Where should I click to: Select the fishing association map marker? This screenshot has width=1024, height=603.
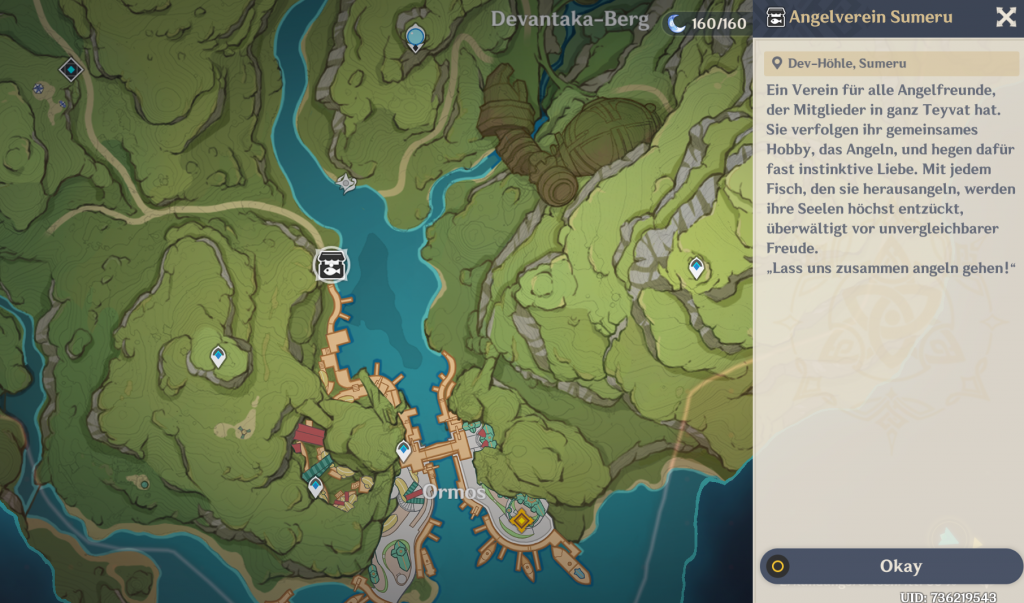(x=331, y=266)
